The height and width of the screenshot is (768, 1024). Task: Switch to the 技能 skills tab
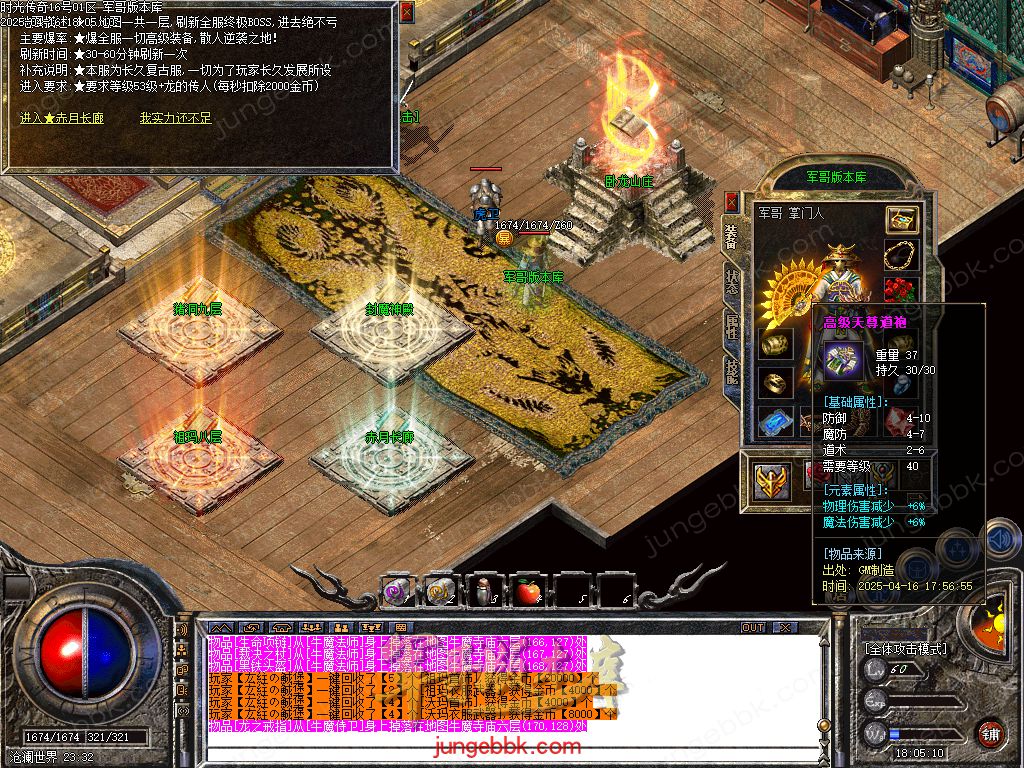pyautogui.click(x=733, y=372)
